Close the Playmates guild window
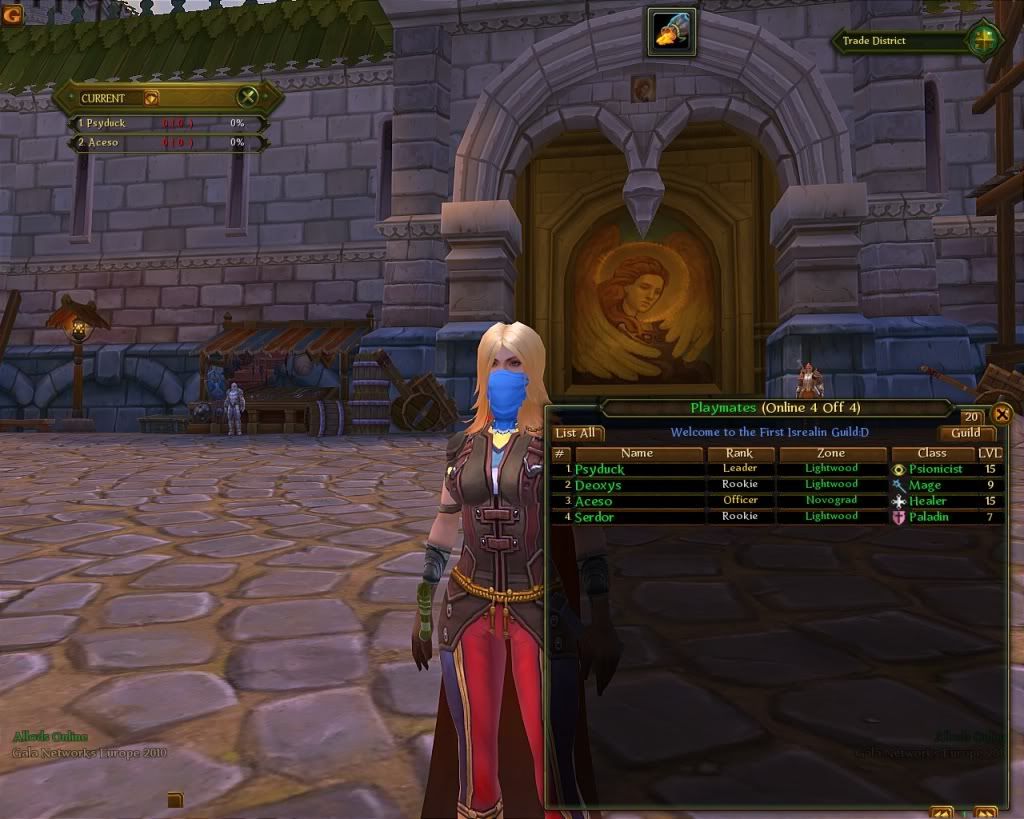The width and height of the screenshot is (1024, 819). (x=1002, y=414)
